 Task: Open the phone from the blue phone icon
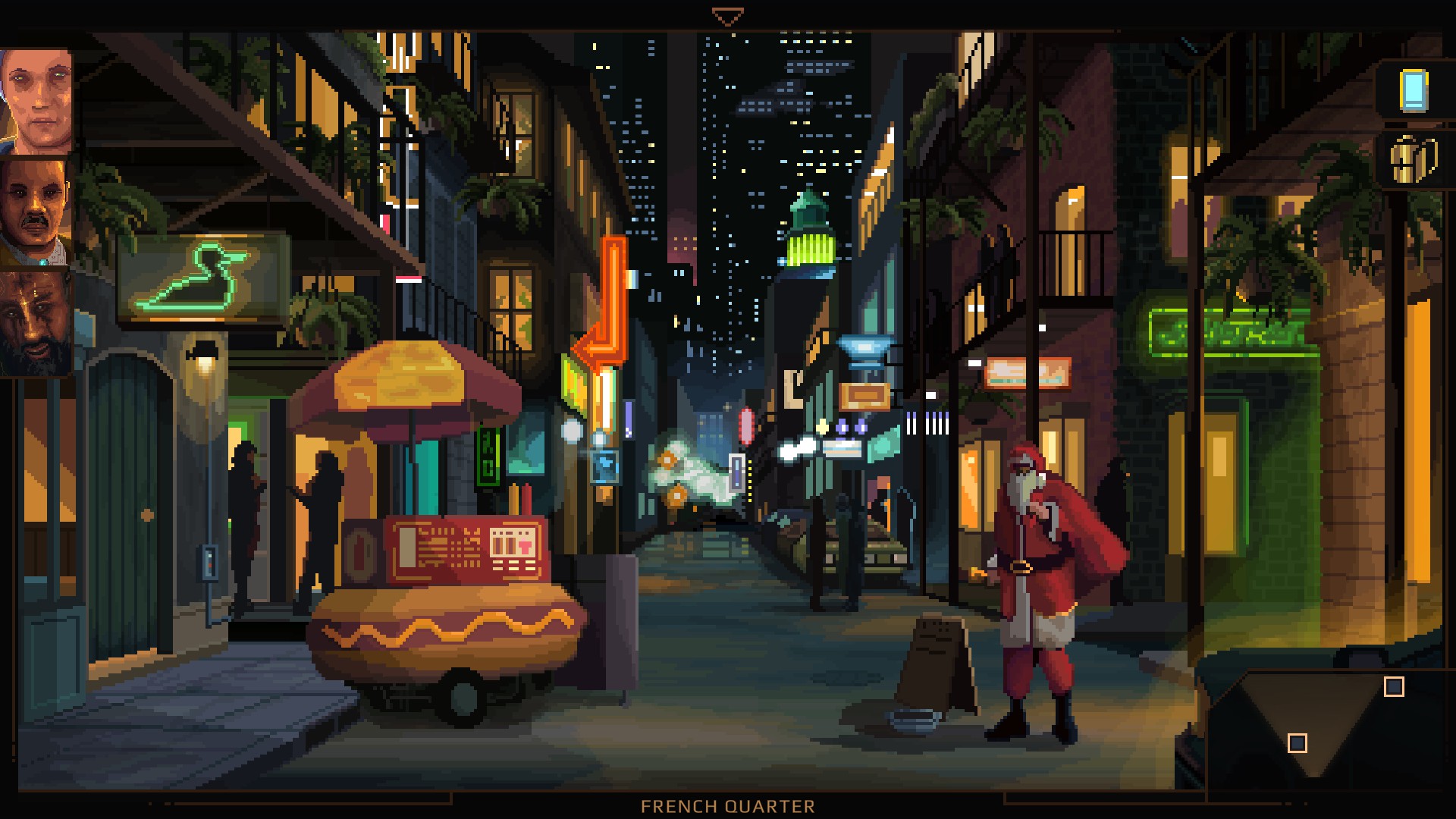point(1414,91)
